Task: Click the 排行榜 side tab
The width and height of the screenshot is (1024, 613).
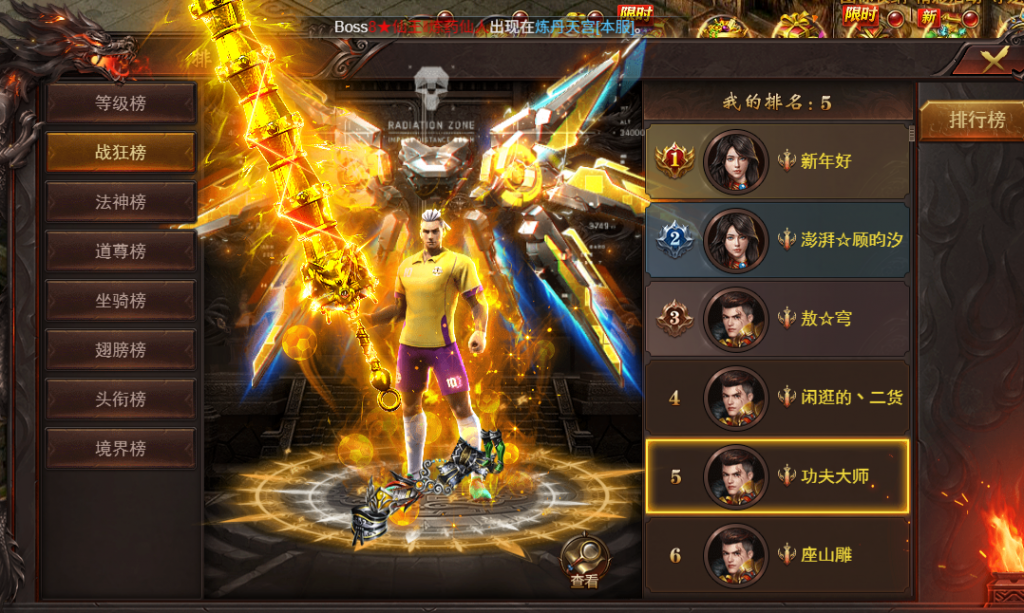Action: click(x=976, y=120)
